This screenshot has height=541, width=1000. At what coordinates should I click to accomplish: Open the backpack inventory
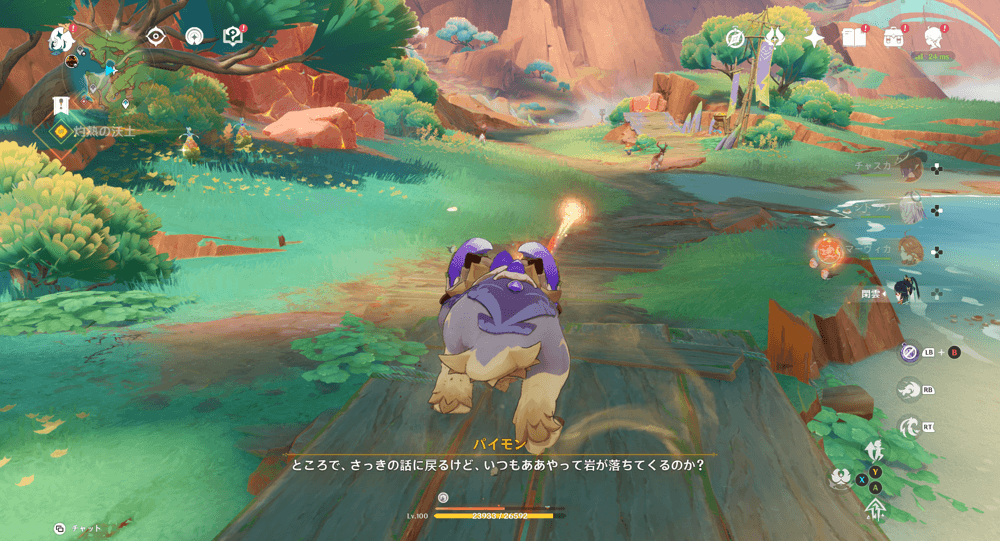[893, 38]
